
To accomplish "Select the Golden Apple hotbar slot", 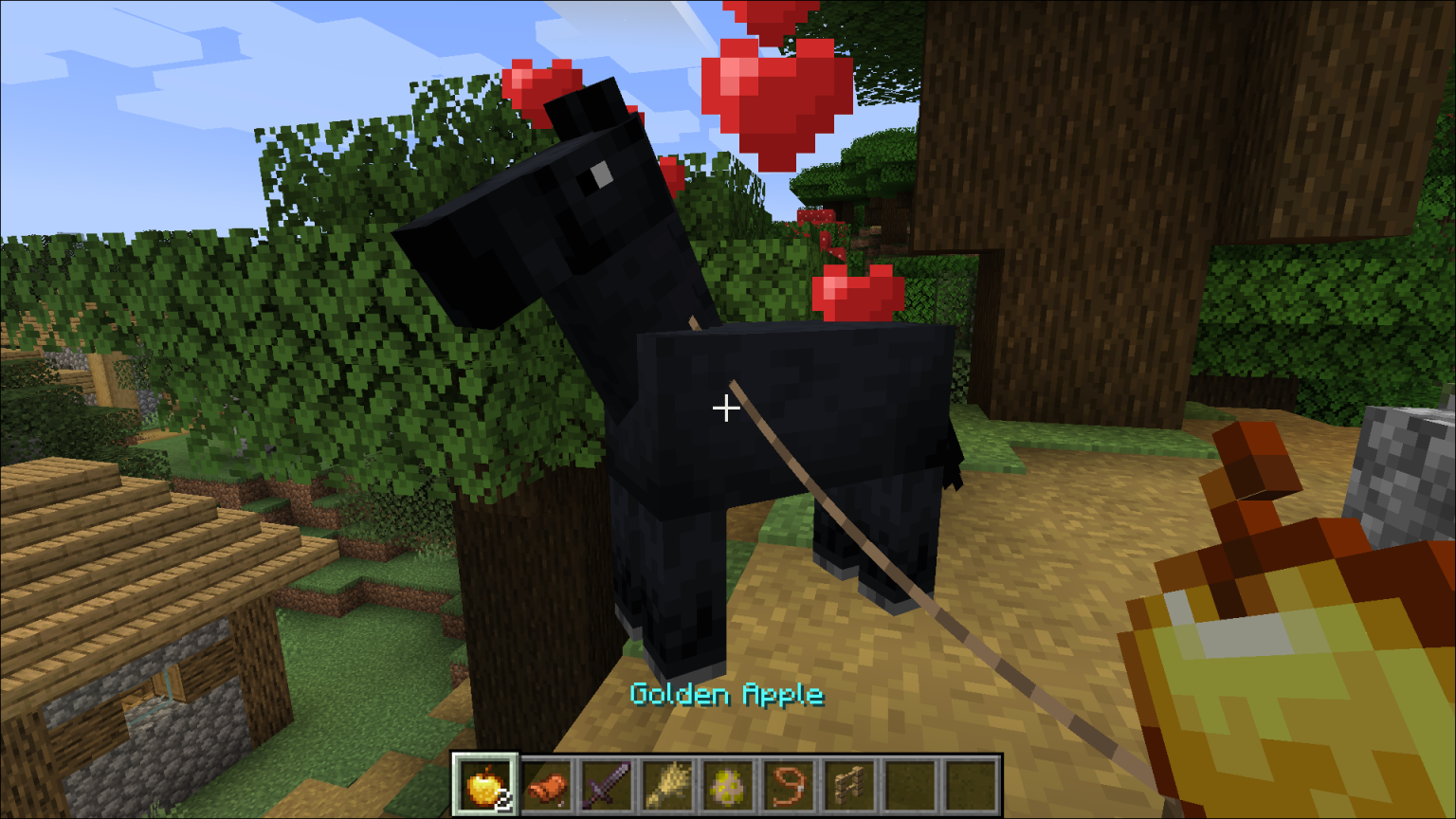I will tap(484, 782).
